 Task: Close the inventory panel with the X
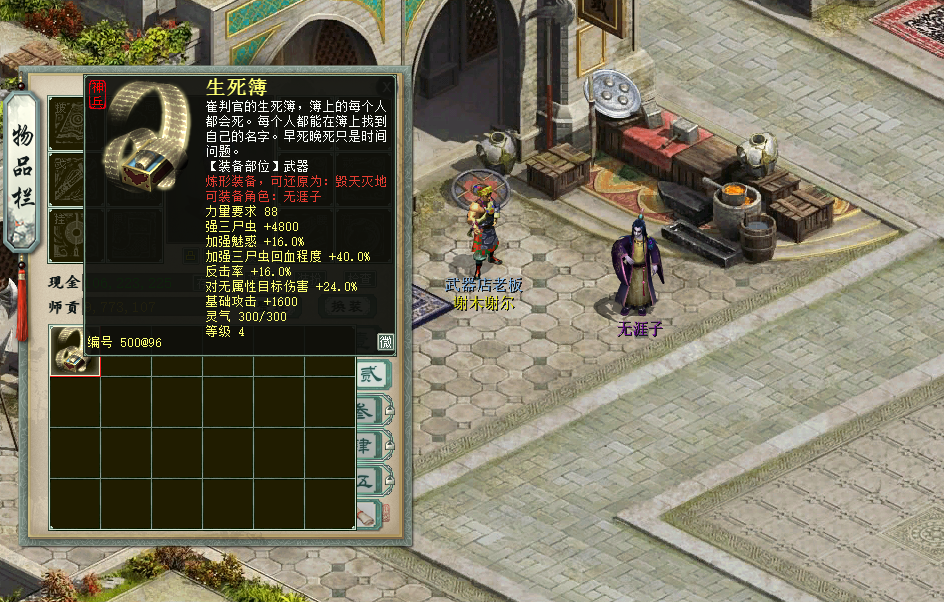(x=388, y=87)
